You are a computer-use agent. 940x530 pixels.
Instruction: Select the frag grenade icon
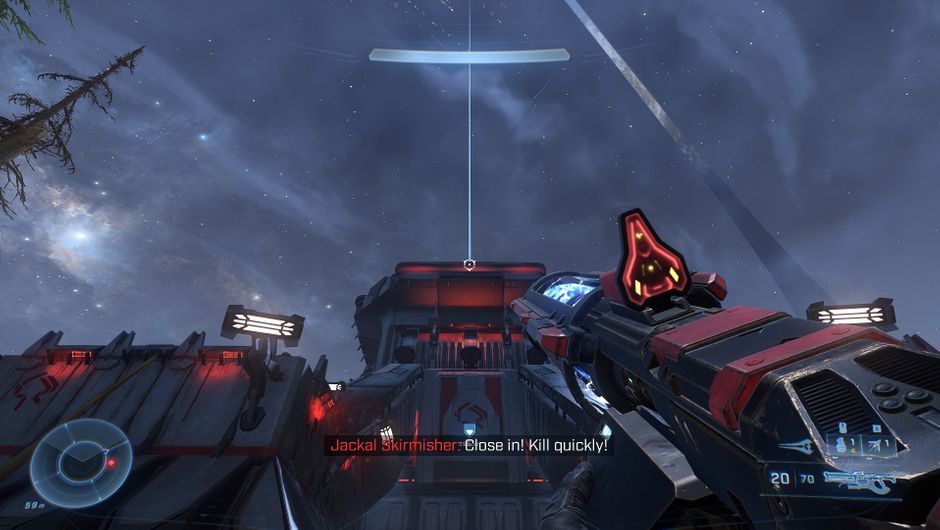[x=843, y=447]
